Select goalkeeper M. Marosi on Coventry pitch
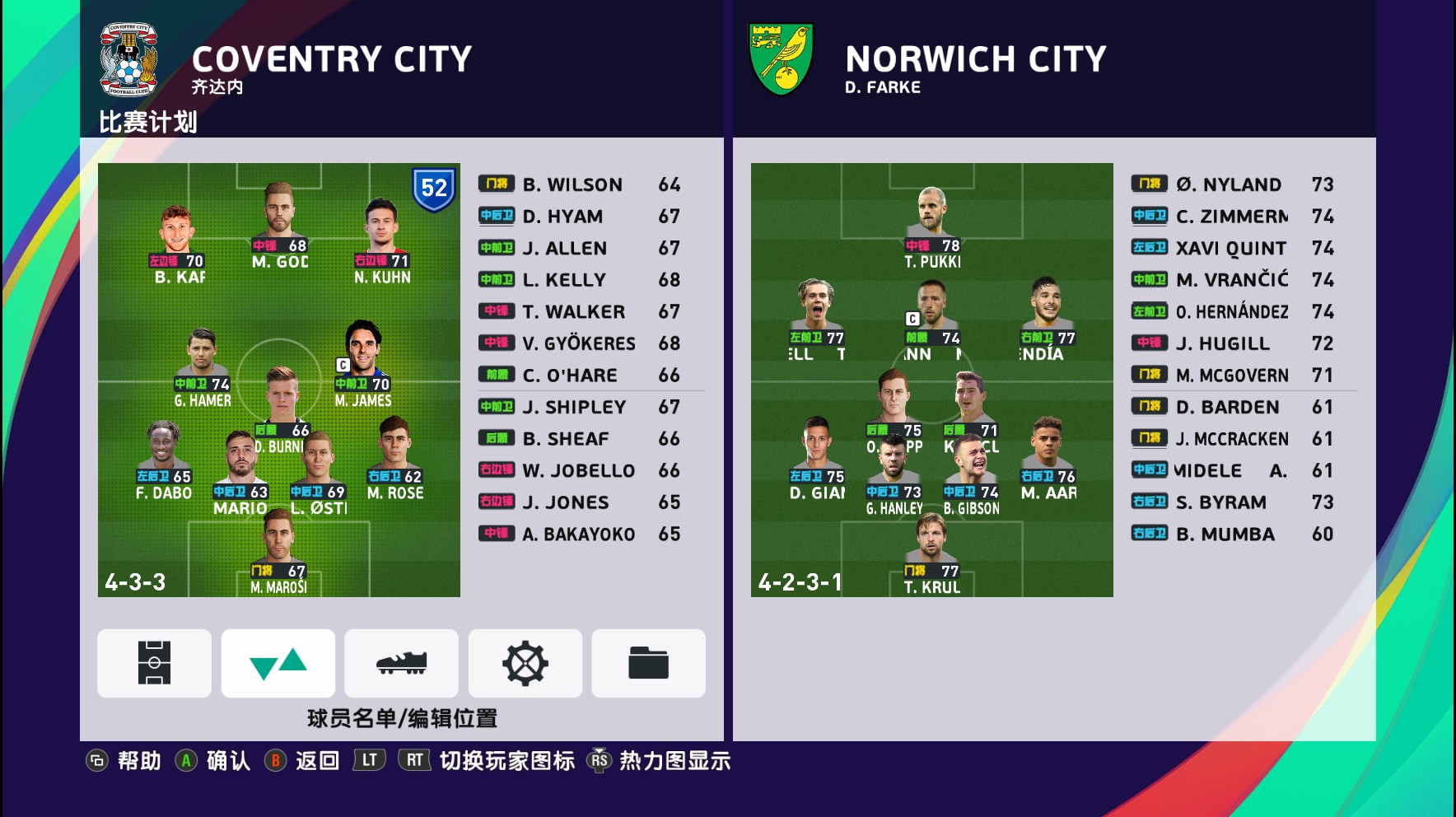This screenshot has height=817, width=1456. (278, 560)
